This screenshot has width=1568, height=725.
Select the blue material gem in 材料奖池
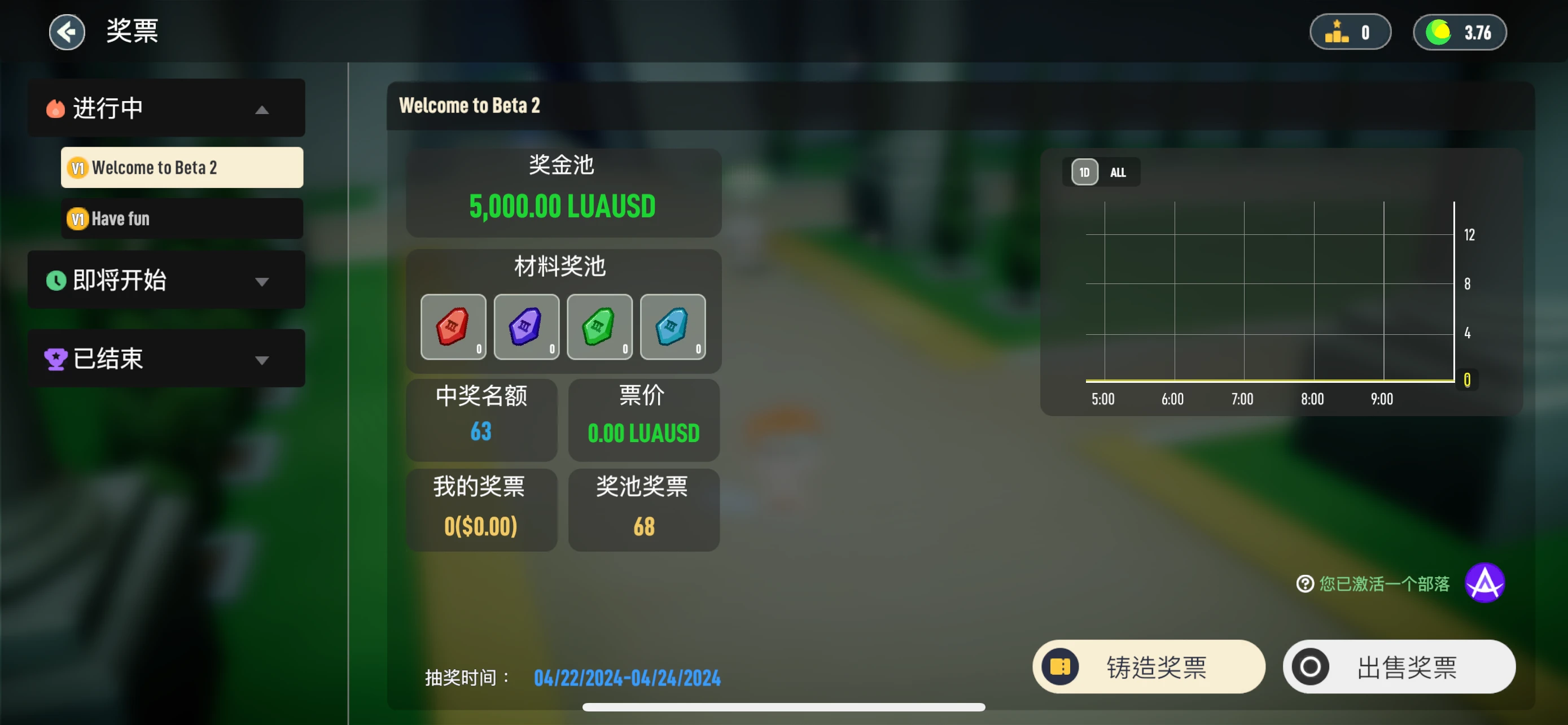(x=673, y=327)
